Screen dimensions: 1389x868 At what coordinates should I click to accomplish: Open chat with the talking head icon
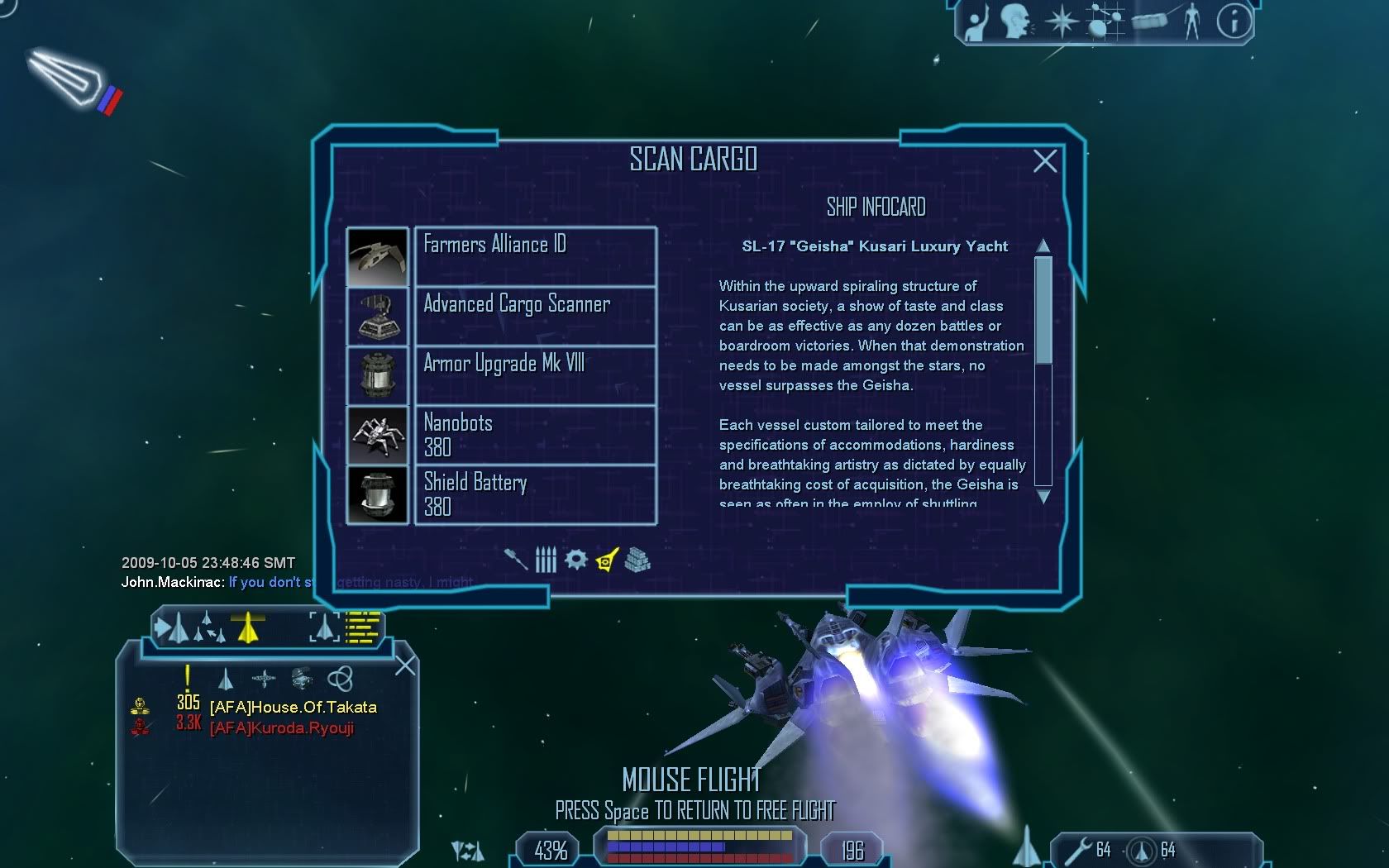click(1015, 21)
